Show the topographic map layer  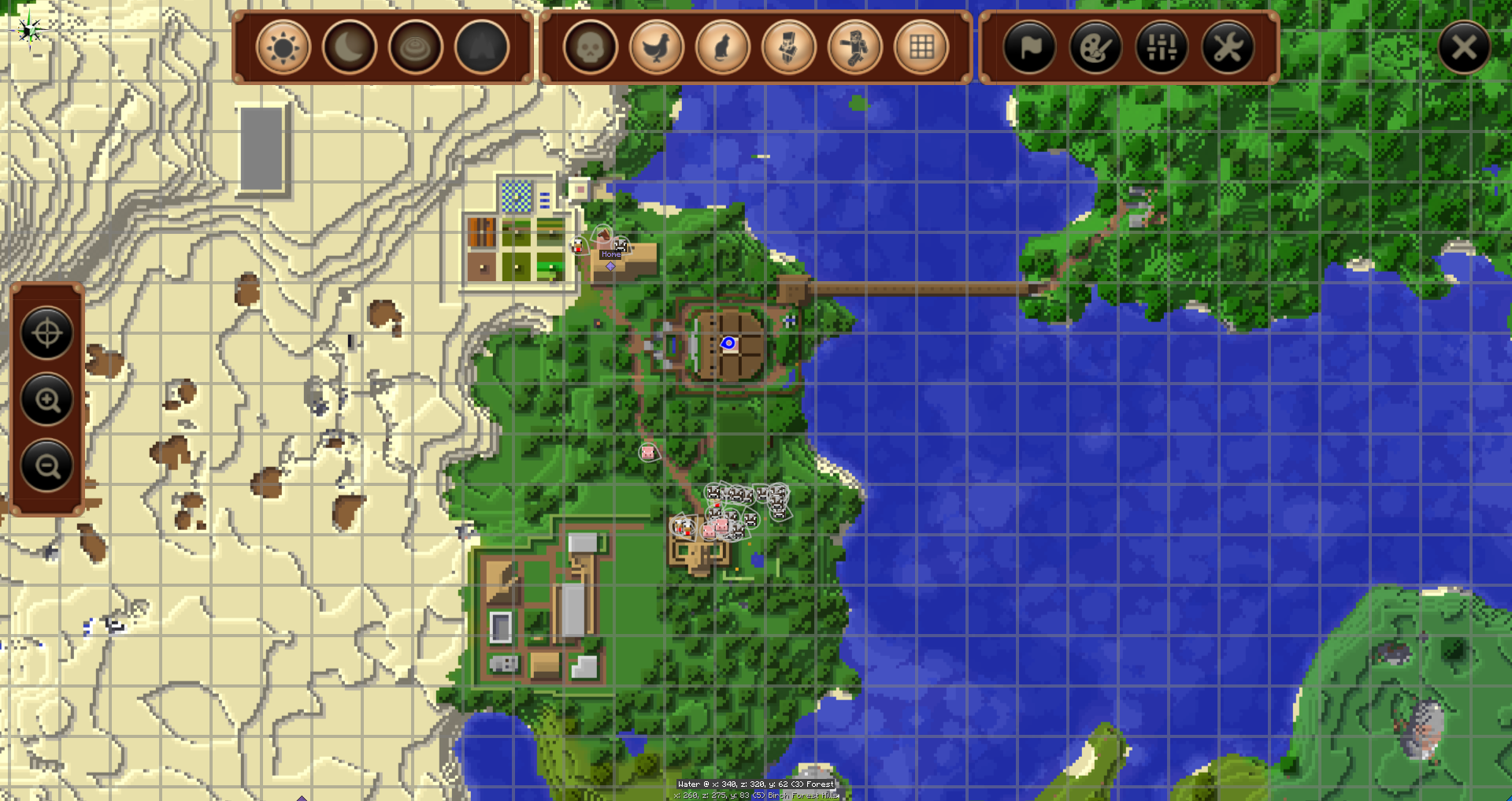click(x=416, y=48)
